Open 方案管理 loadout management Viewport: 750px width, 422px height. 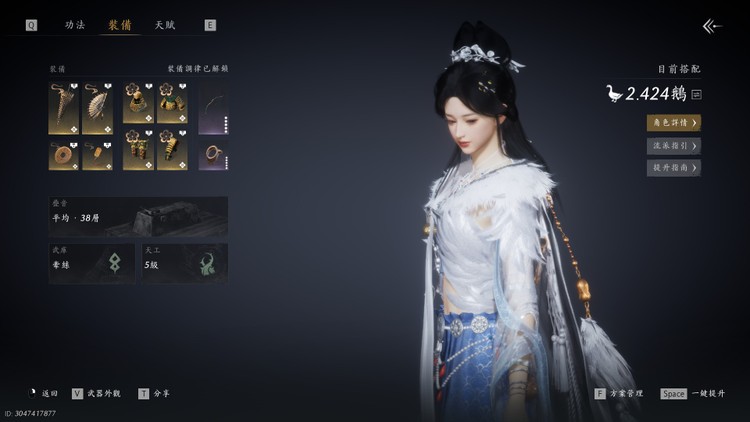(x=619, y=394)
